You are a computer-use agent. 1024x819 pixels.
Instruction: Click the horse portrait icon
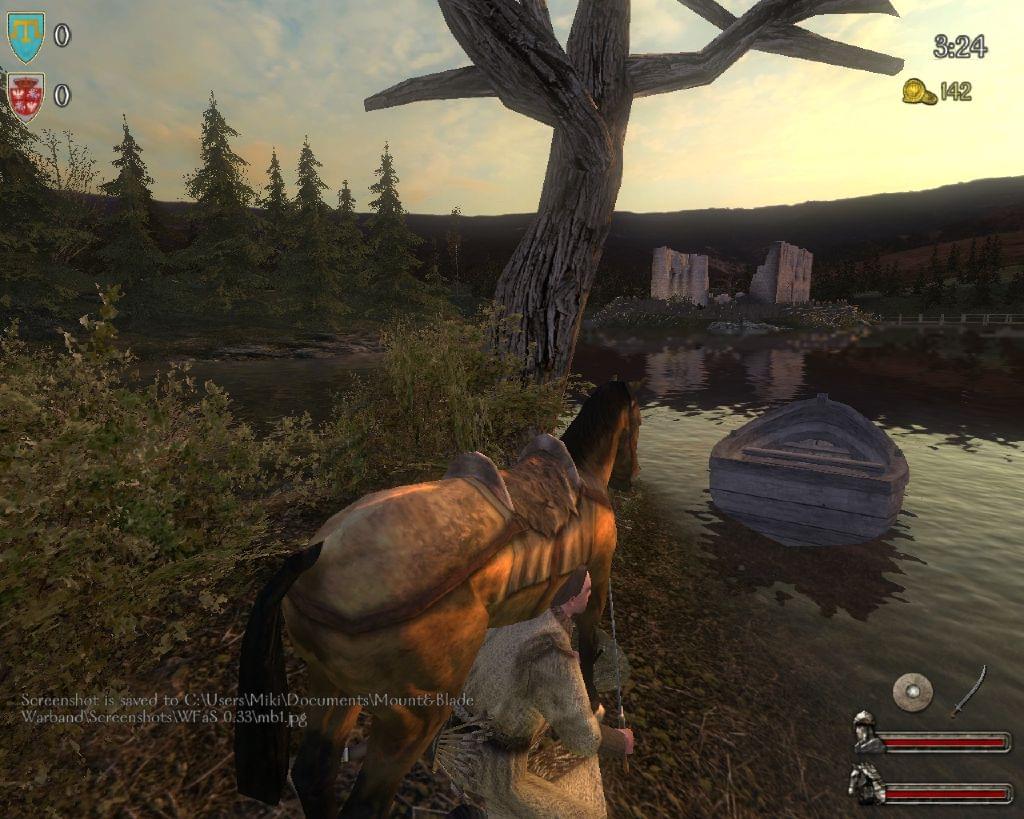coord(864,783)
